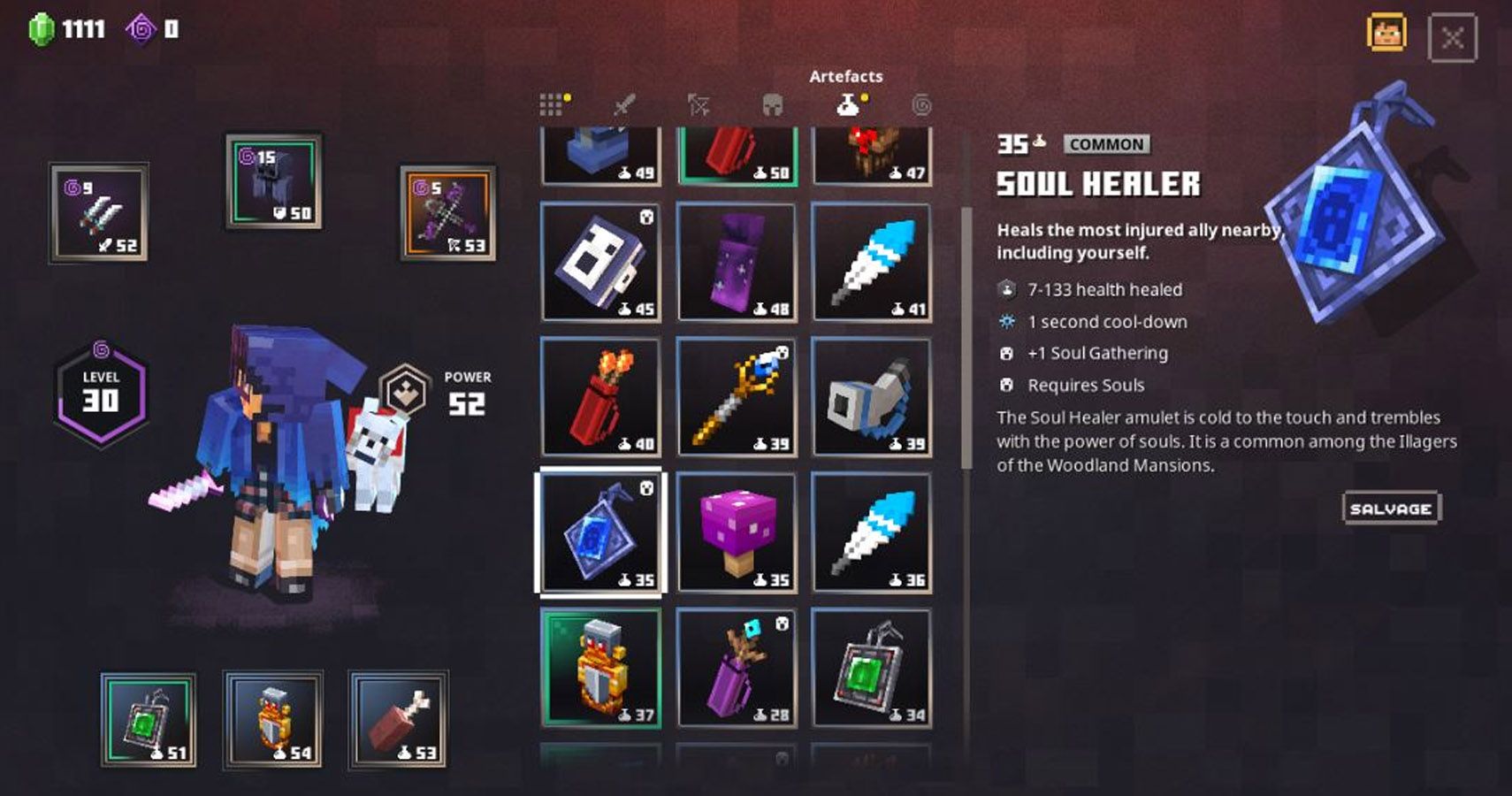The width and height of the screenshot is (1512, 796).
Task: Open the melee weapons sword tab
Action: (624, 105)
